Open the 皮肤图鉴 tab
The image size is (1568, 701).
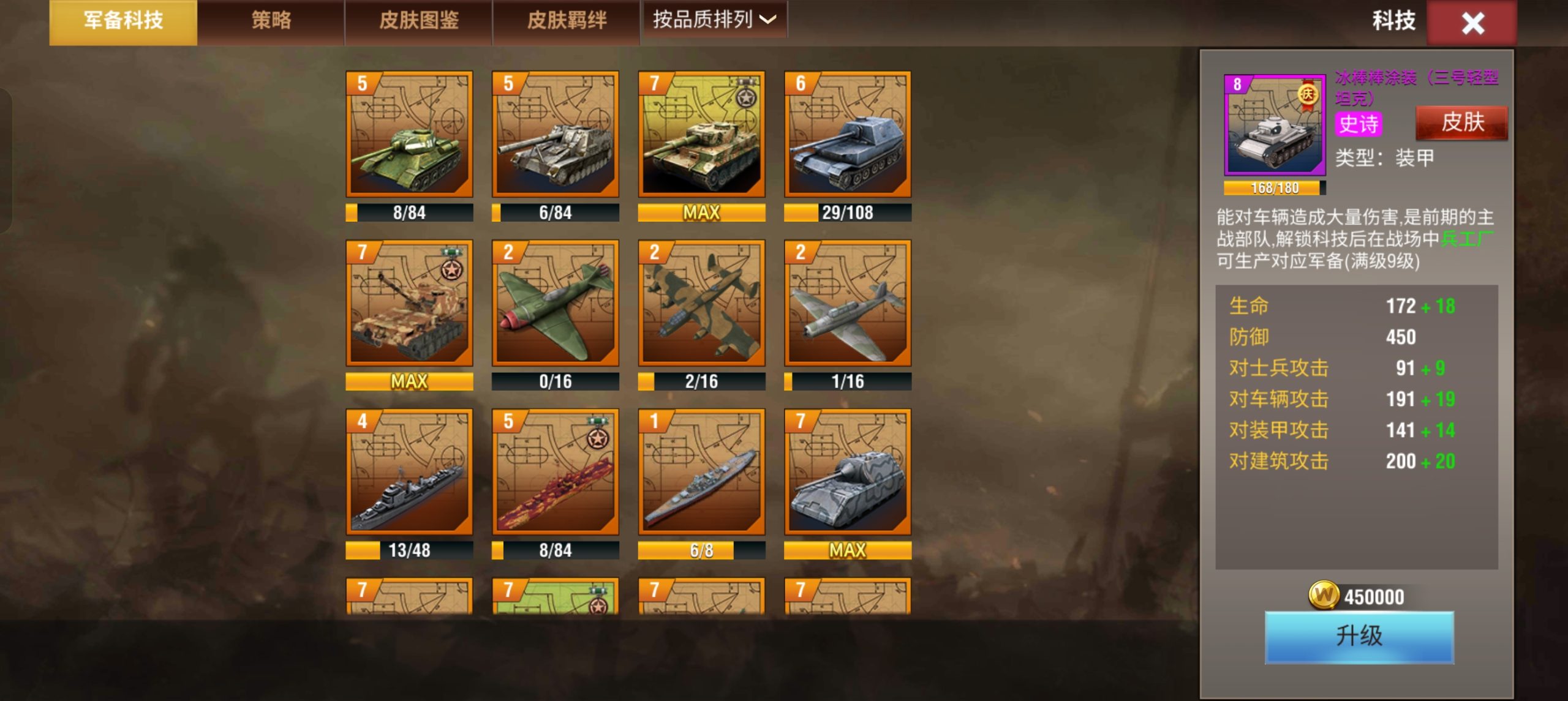pos(418,20)
